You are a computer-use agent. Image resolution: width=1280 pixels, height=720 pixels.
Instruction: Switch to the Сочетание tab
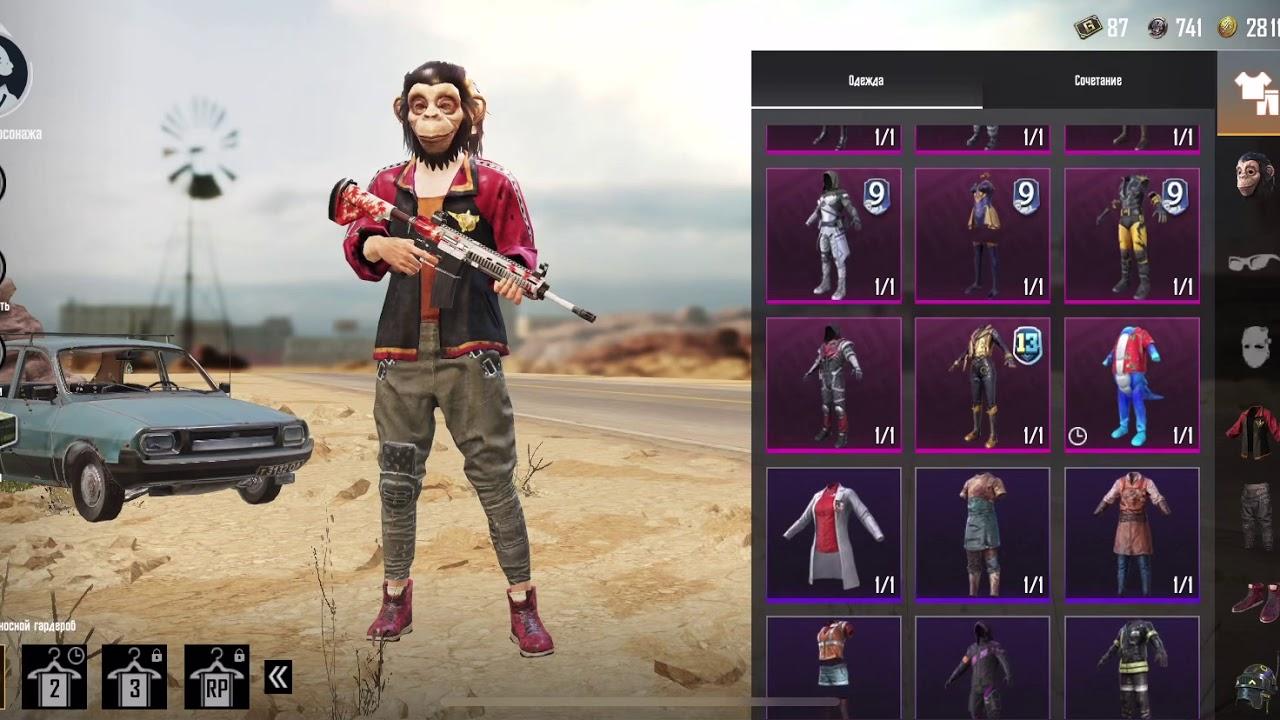point(1098,81)
